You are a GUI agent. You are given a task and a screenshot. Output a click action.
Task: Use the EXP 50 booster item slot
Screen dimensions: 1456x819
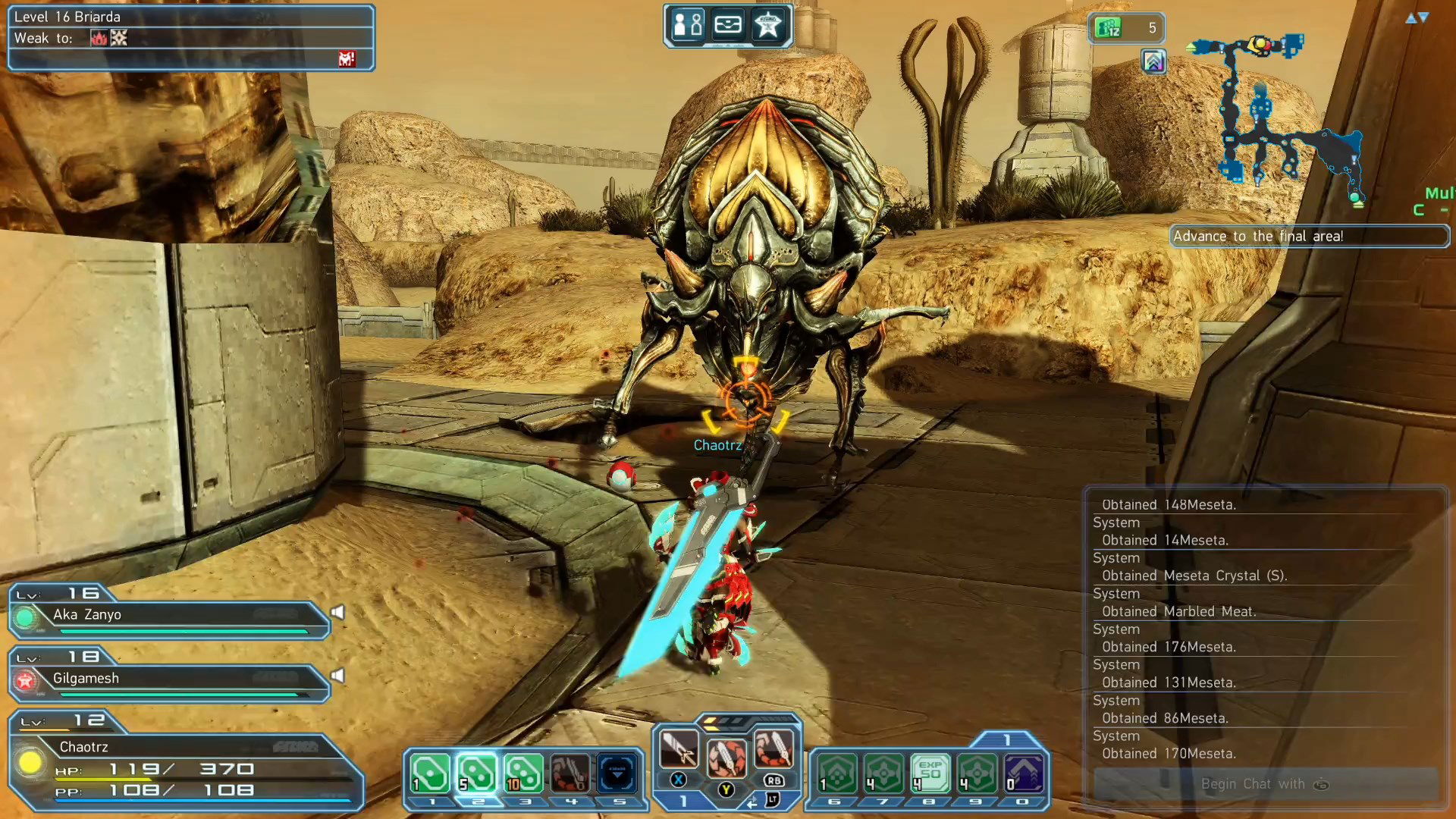click(930, 773)
